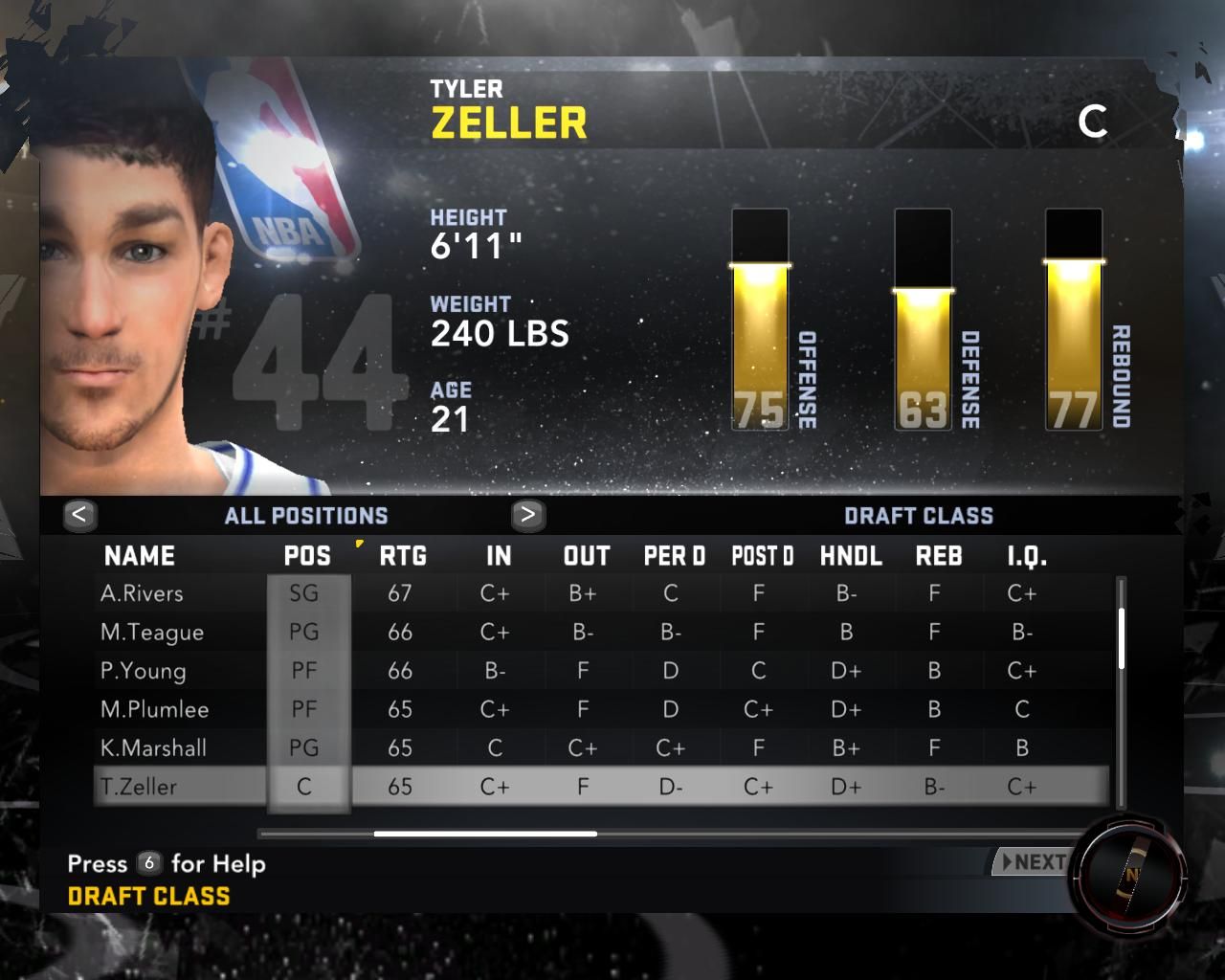The height and width of the screenshot is (980, 1225).
Task: Click the right arrow beside All Positions
Action: 527,515
